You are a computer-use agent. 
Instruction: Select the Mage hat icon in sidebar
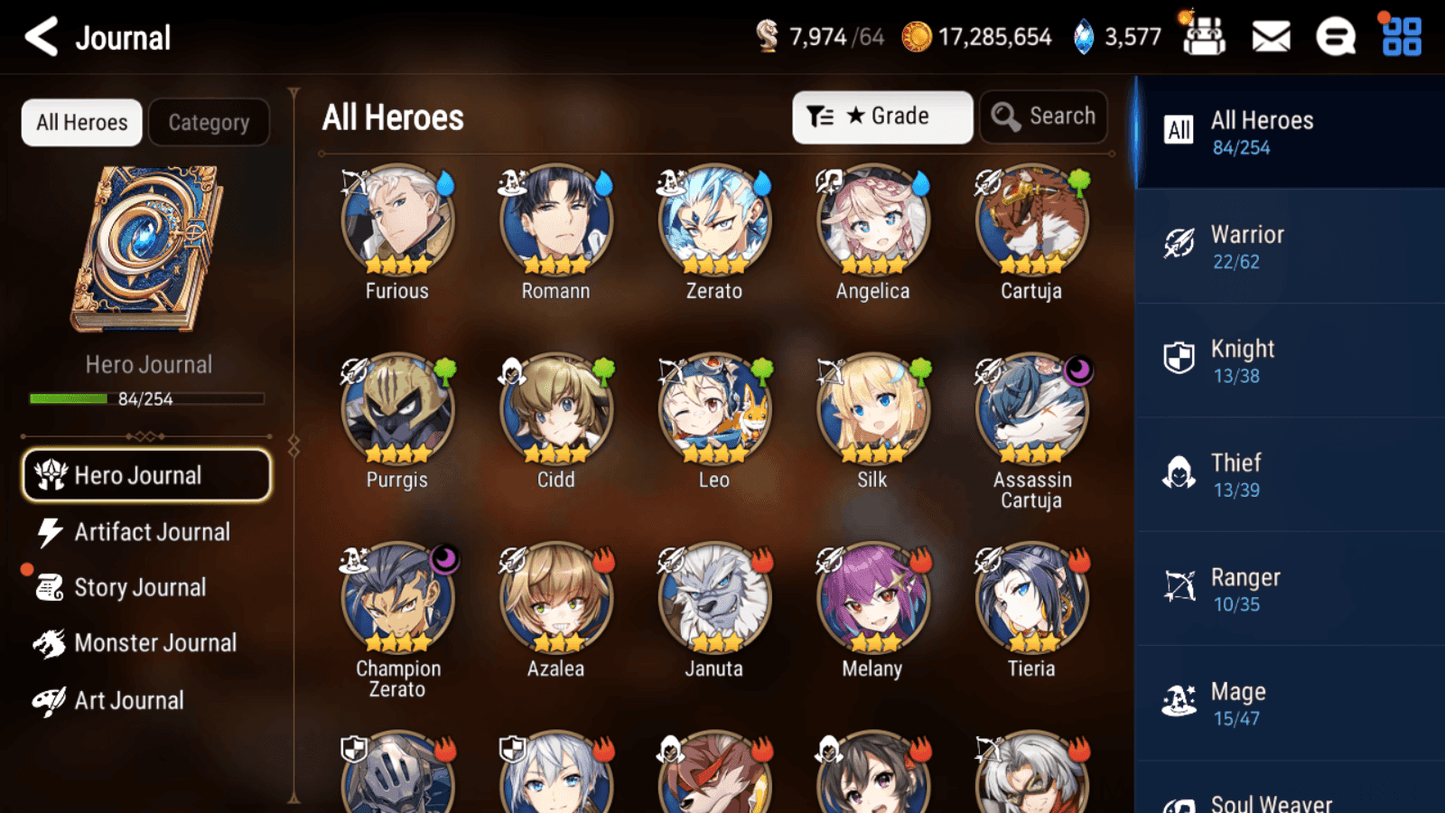click(x=1180, y=702)
